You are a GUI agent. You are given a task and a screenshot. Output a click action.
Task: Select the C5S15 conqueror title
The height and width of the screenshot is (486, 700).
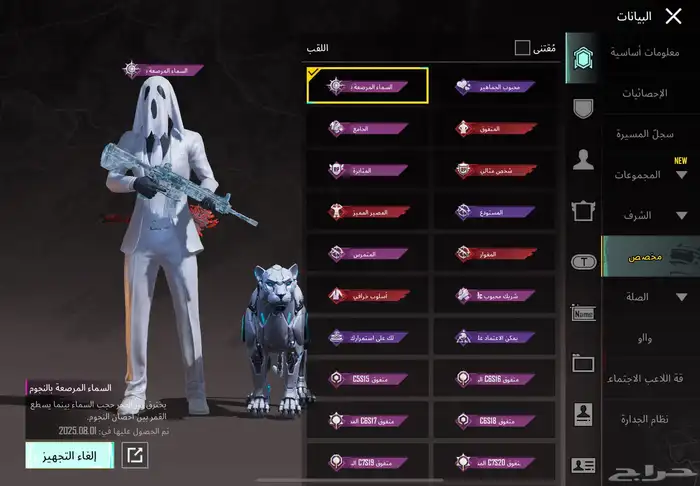point(367,379)
